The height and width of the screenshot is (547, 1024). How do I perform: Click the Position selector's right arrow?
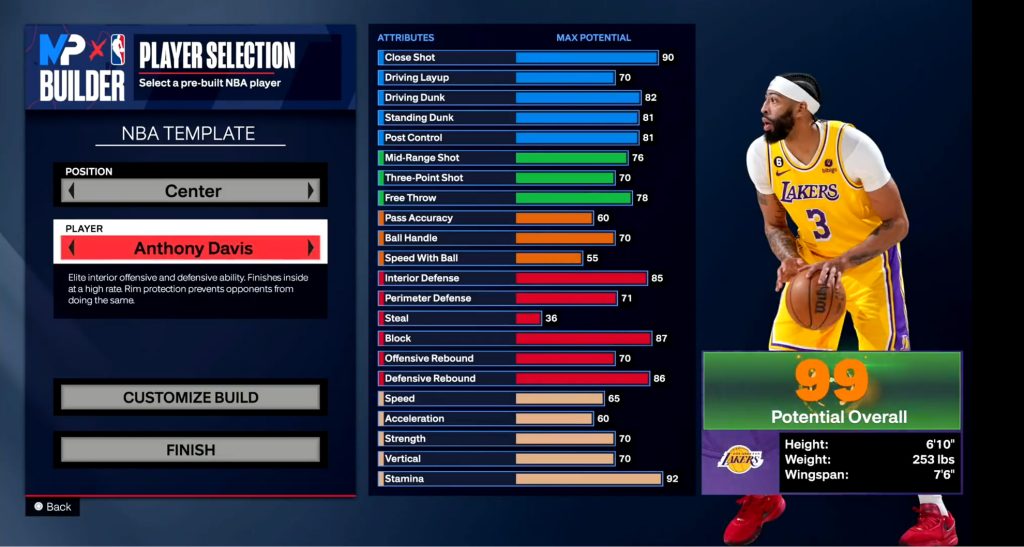[x=312, y=191]
